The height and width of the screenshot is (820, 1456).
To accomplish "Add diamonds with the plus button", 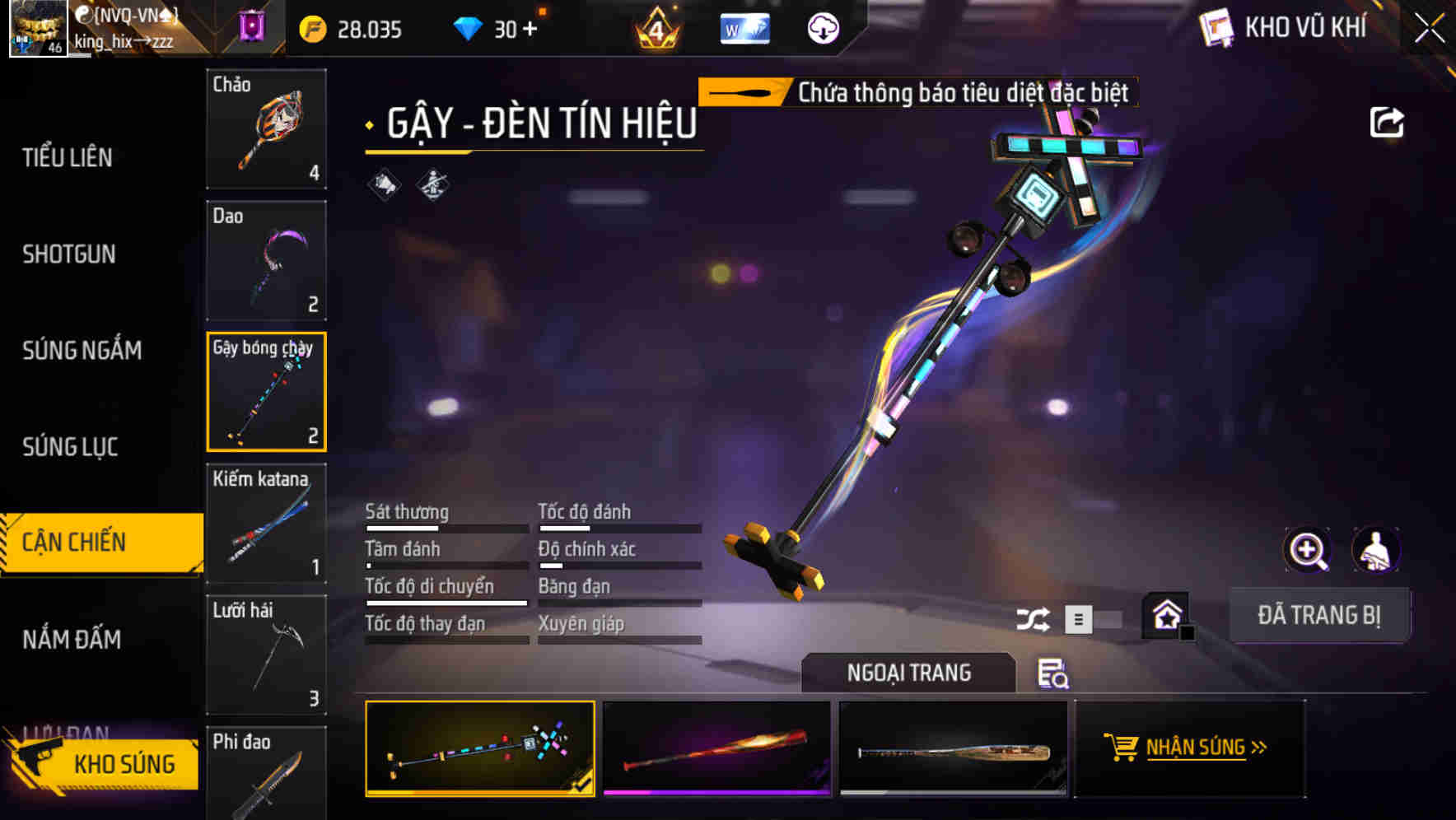I will pyautogui.click(x=530, y=30).
